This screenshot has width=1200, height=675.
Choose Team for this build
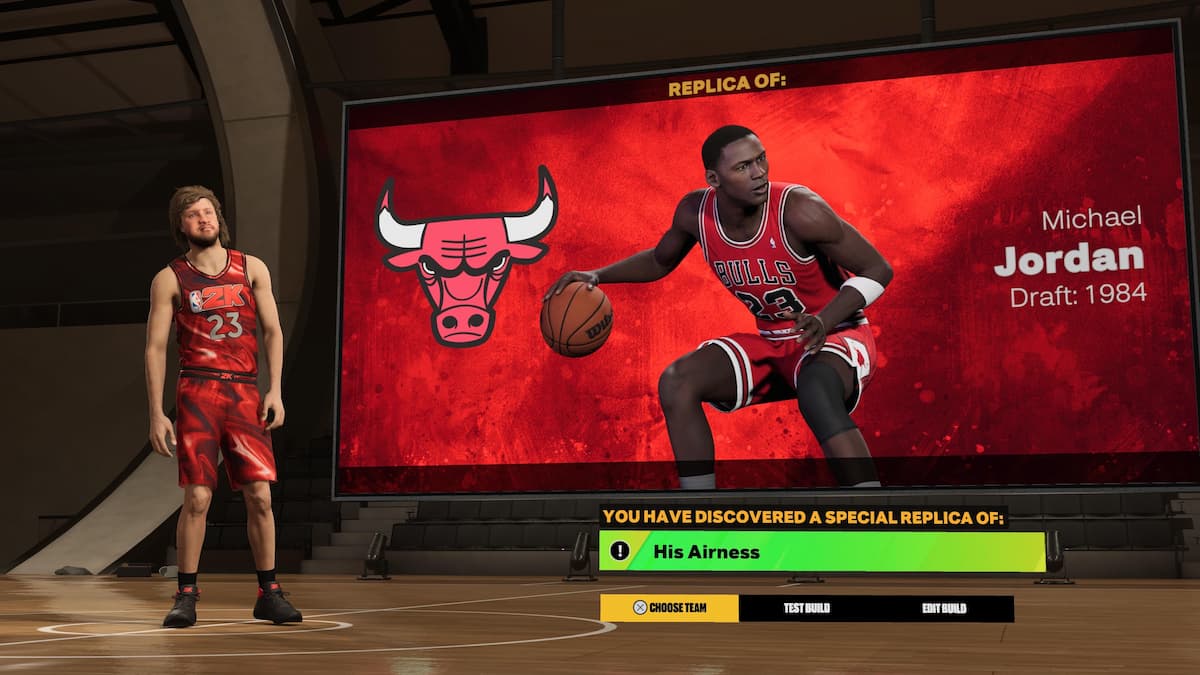[669, 608]
